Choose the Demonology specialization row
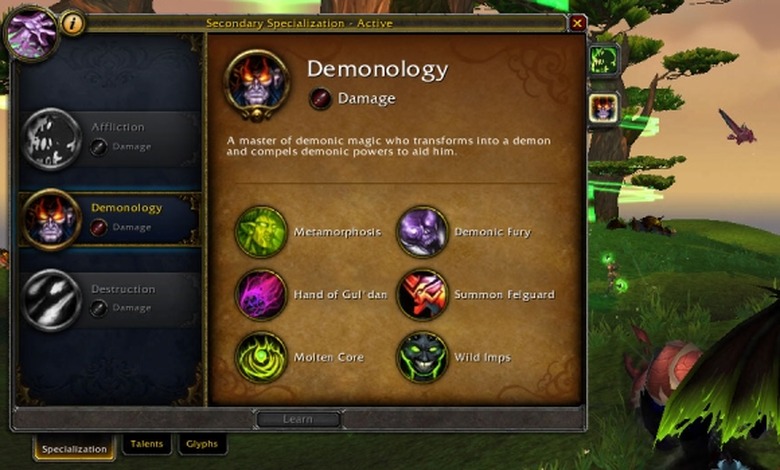This screenshot has width=780, height=470. tap(108, 218)
